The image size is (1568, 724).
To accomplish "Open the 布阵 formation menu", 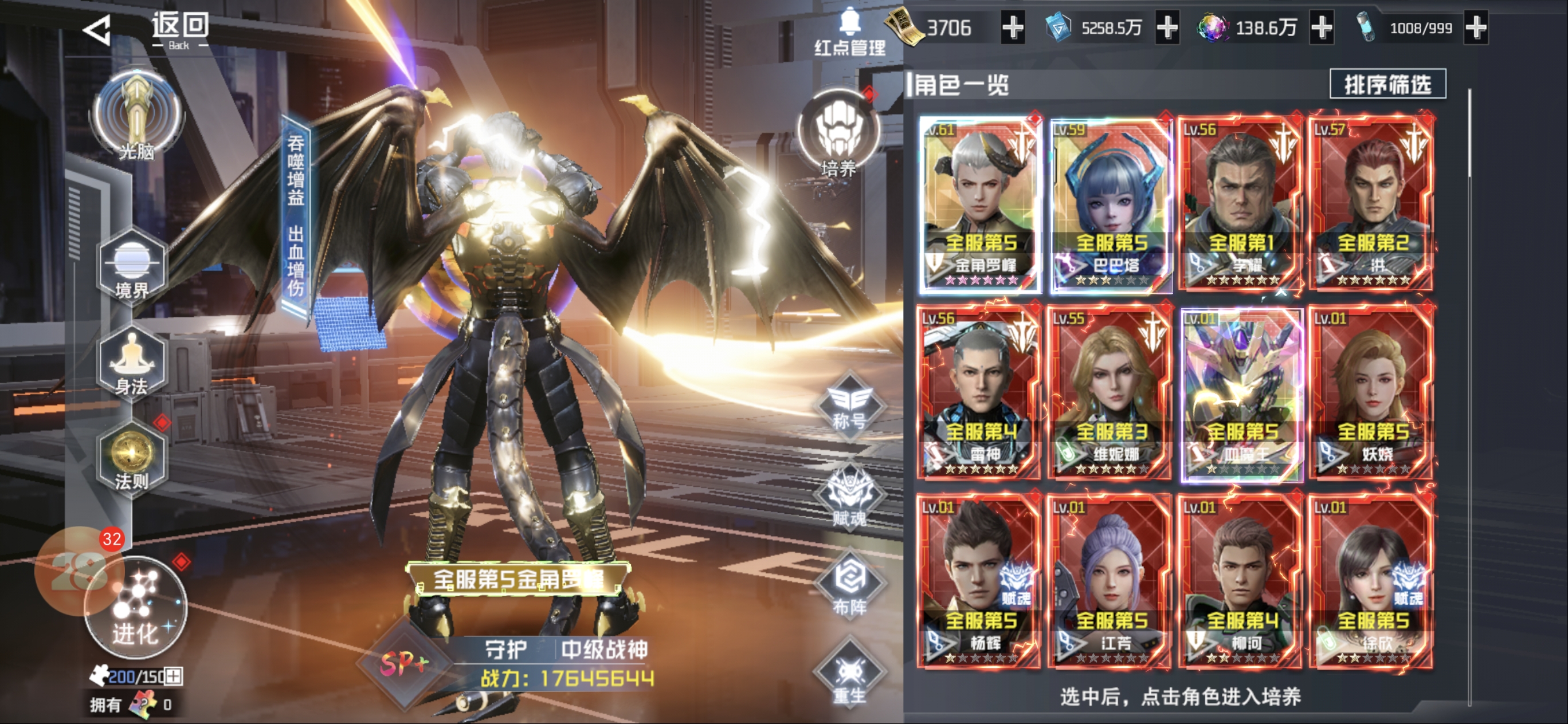I will coord(849,585).
